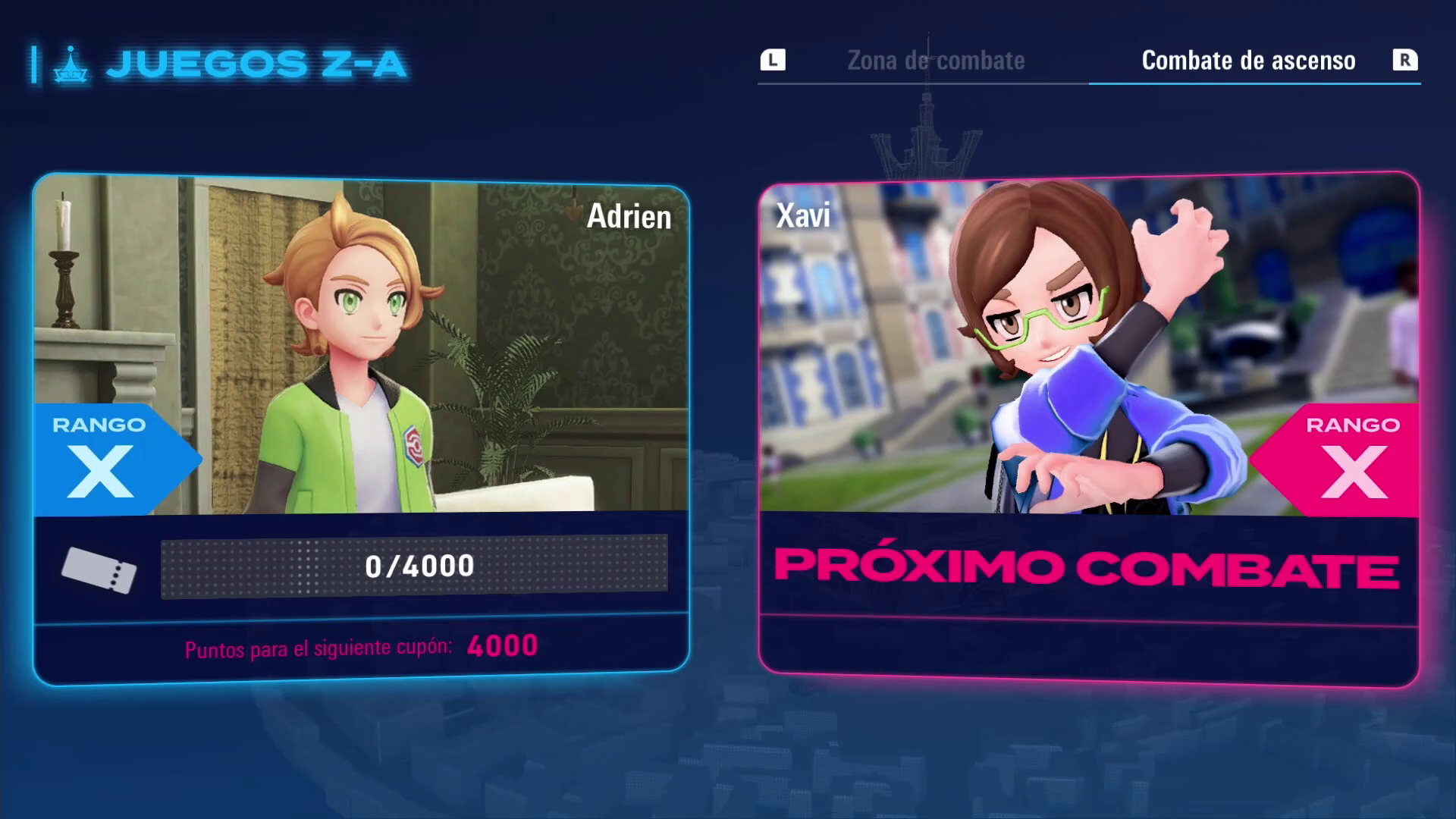Open Adrien's Rango X player card
The image size is (1456, 819).
pos(361,428)
